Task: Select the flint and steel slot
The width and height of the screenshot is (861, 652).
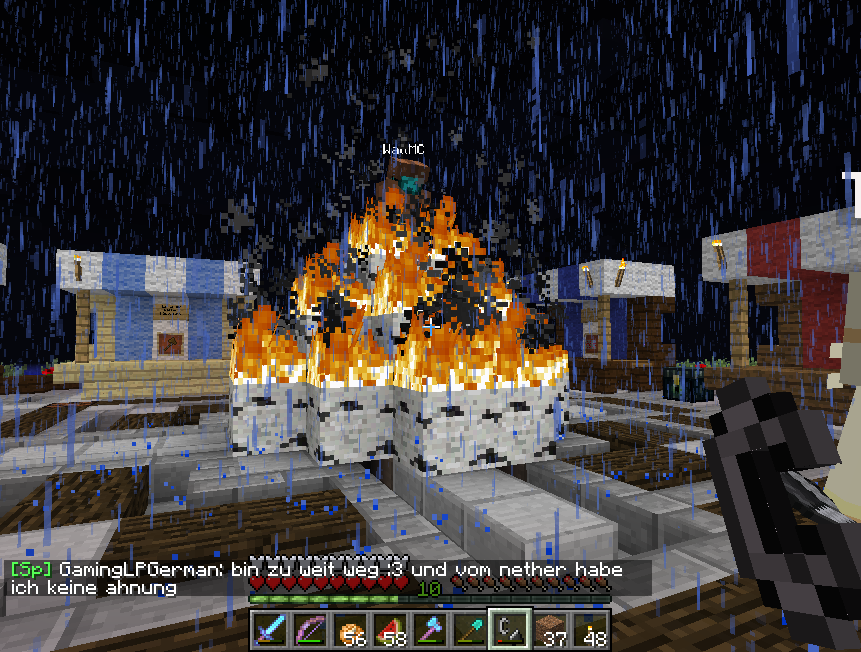Action: 509,630
